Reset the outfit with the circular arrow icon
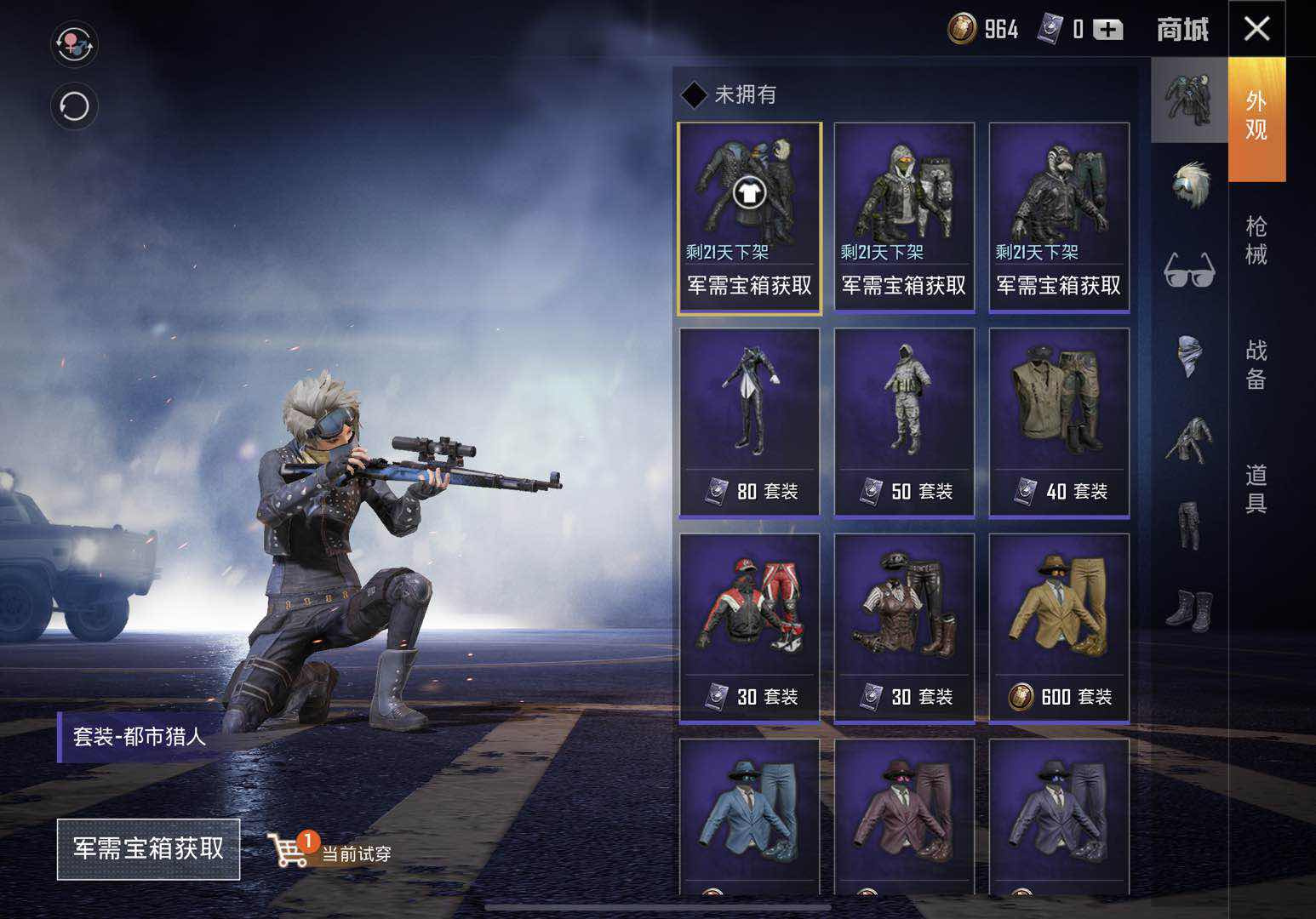The height and width of the screenshot is (919, 1316). tap(74, 106)
